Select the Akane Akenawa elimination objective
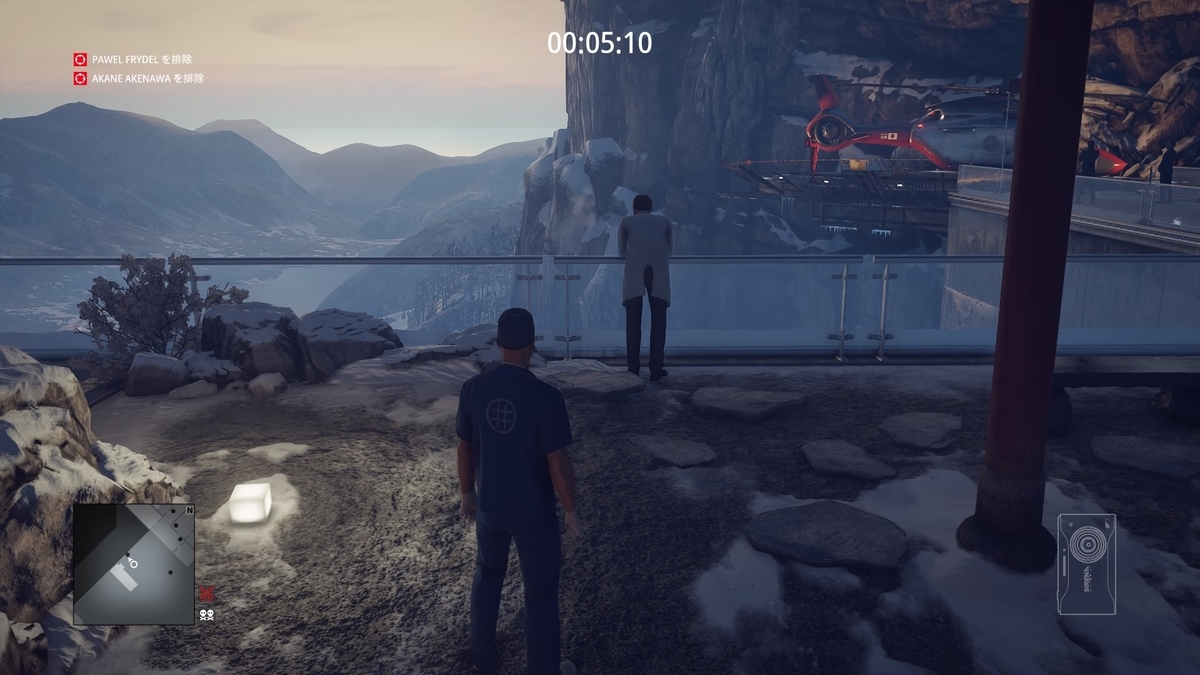This screenshot has height=675, width=1200. pyautogui.click(x=140, y=78)
